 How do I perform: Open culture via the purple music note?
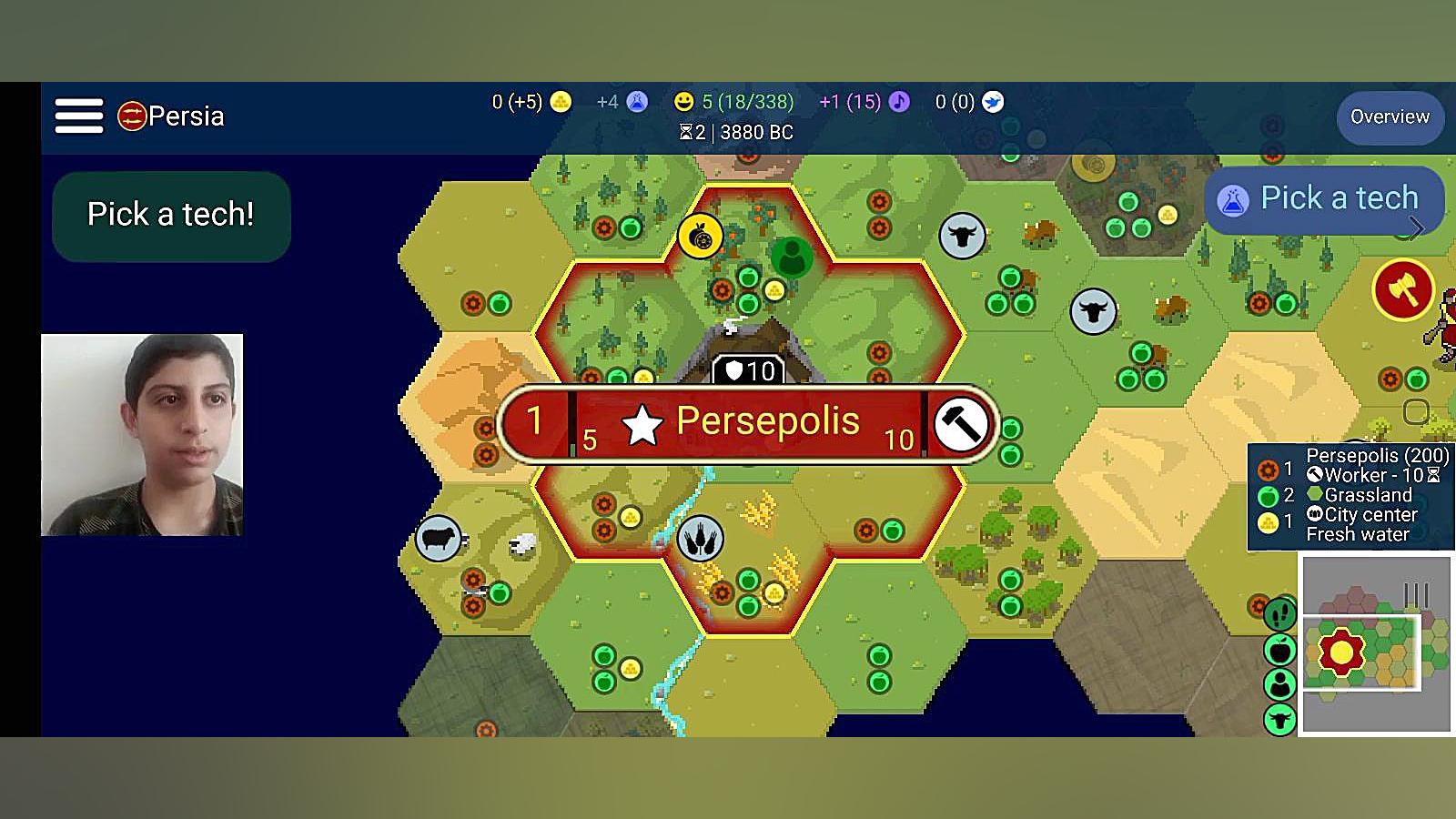click(x=899, y=102)
